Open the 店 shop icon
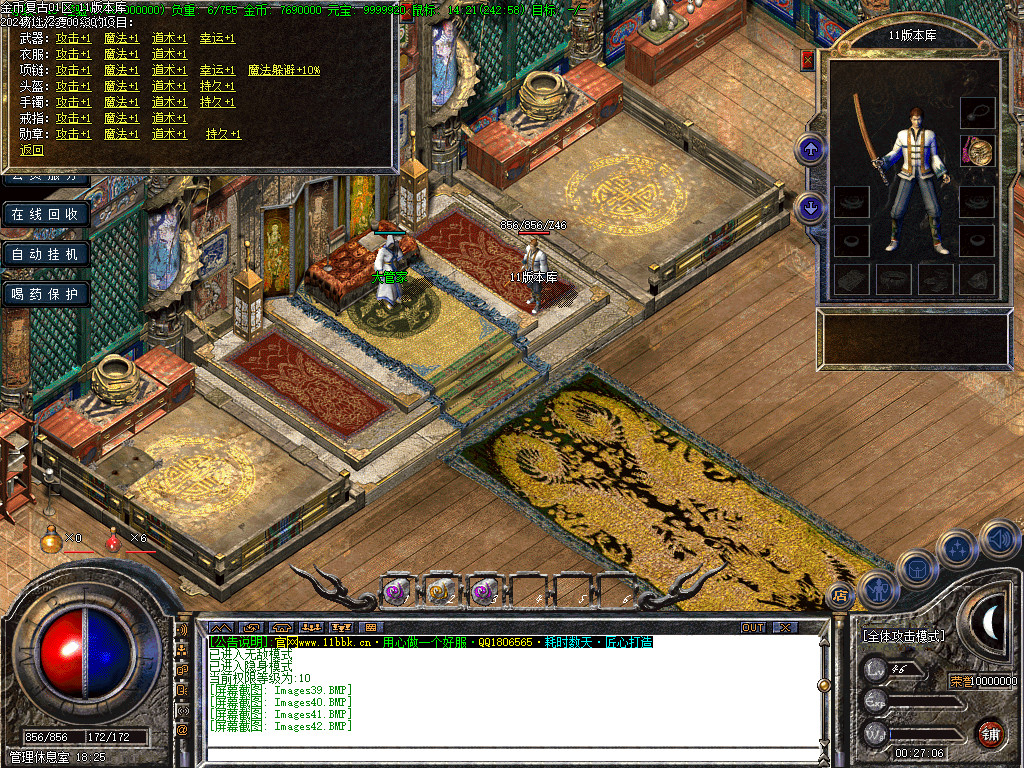 pos(840,597)
